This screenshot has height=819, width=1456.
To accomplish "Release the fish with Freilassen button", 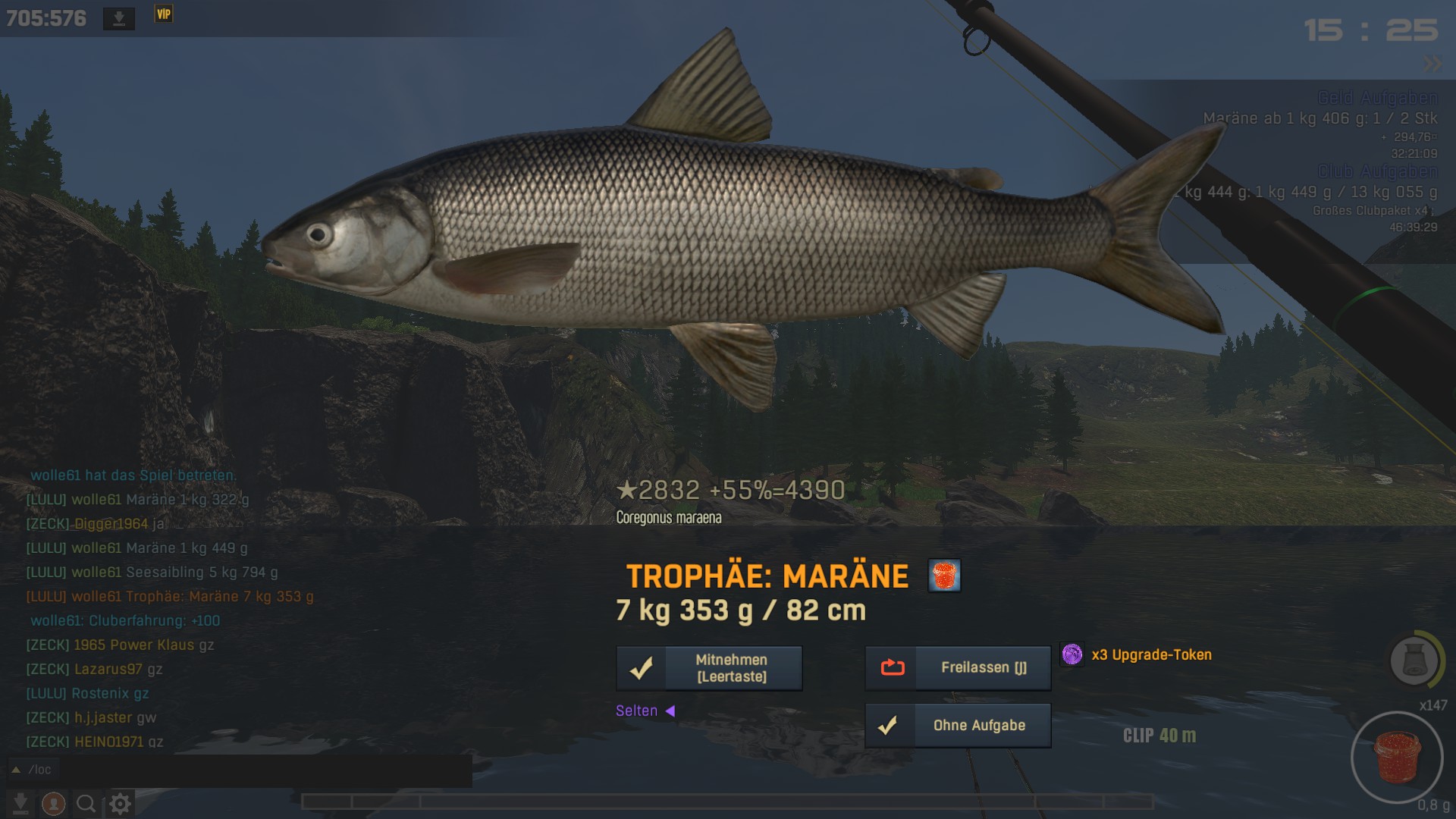I will pos(958,668).
